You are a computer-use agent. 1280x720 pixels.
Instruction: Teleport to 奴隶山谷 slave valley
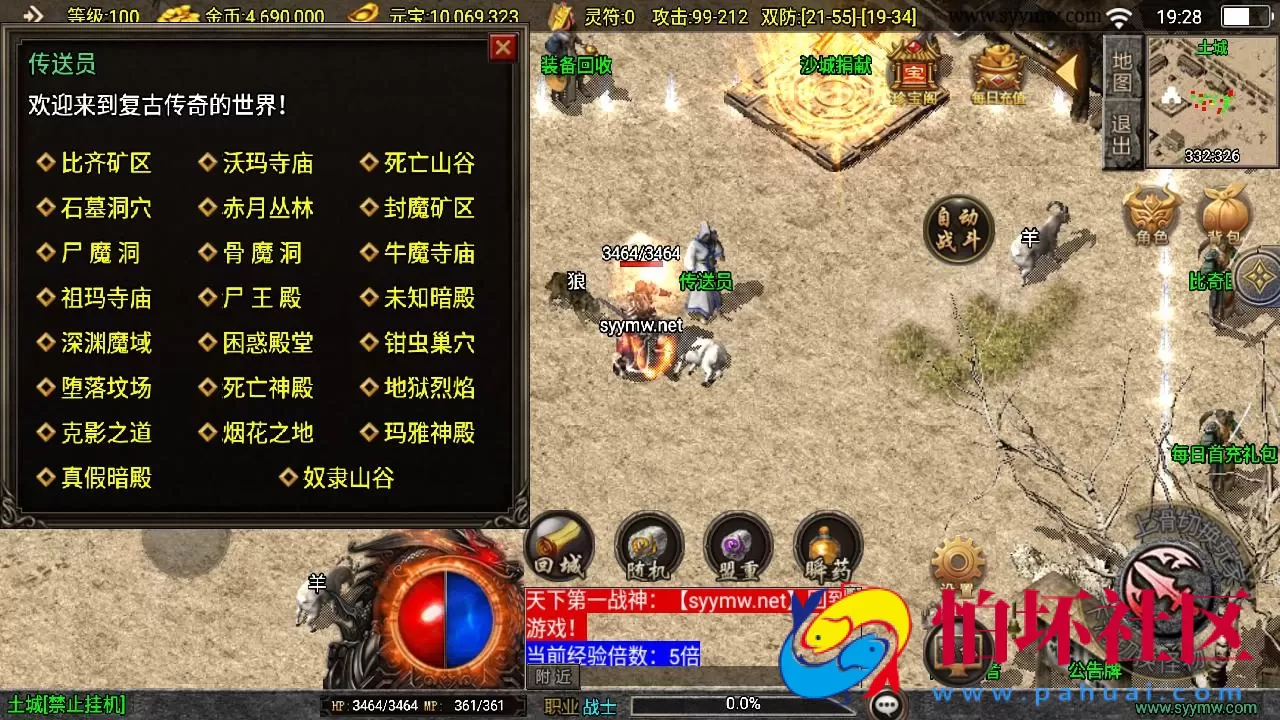coord(346,478)
